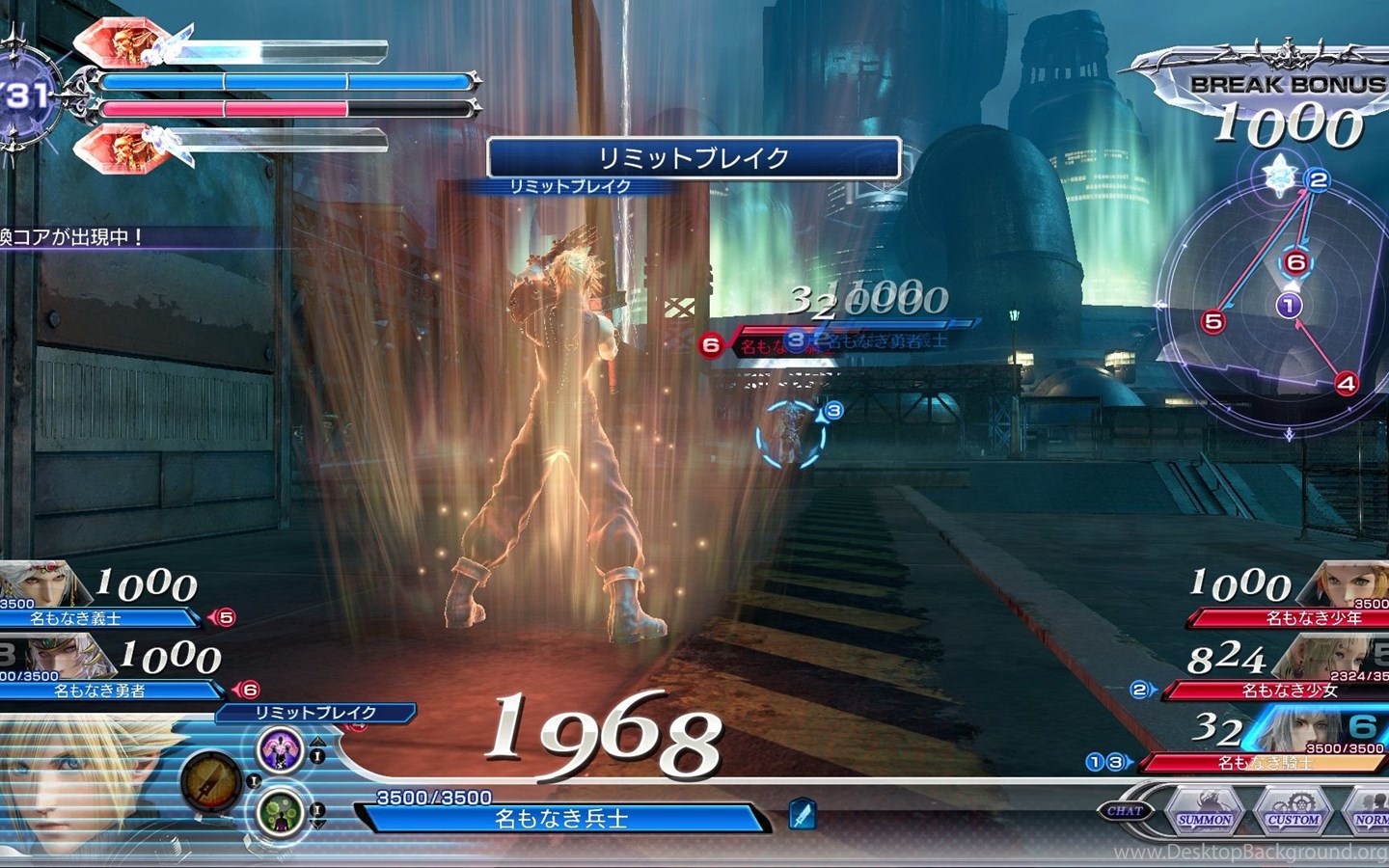Select the green figure EX skill icon
The height and width of the screenshot is (868, 1389).
(x=281, y=812)
